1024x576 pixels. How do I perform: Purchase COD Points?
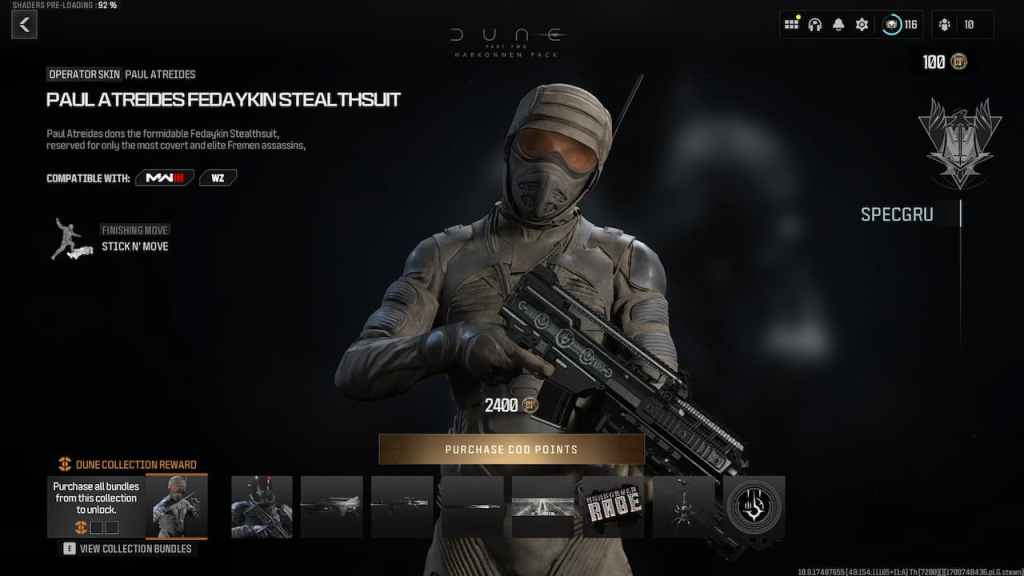click(511, 450)
